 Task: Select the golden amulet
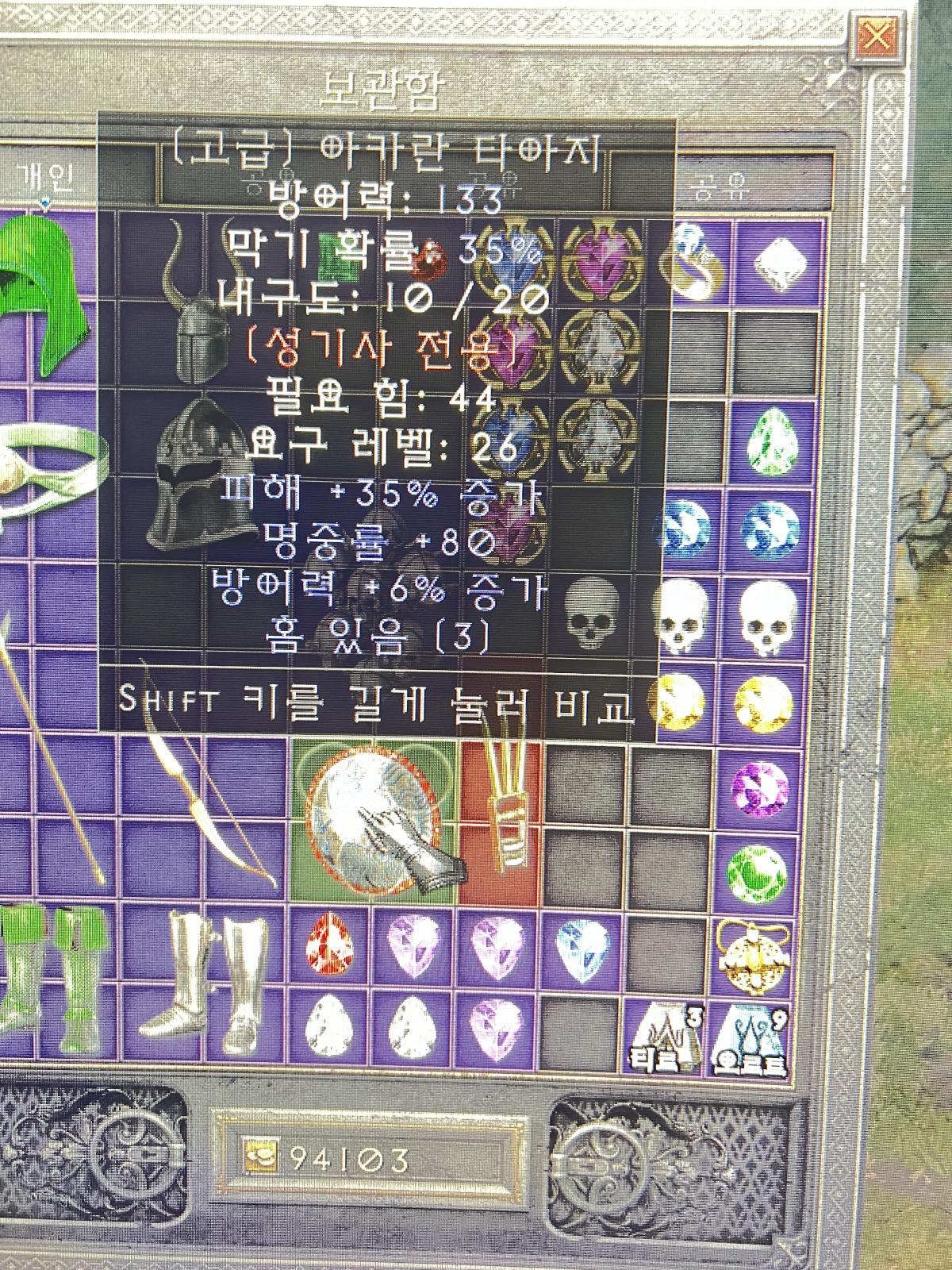coord(755,956)
